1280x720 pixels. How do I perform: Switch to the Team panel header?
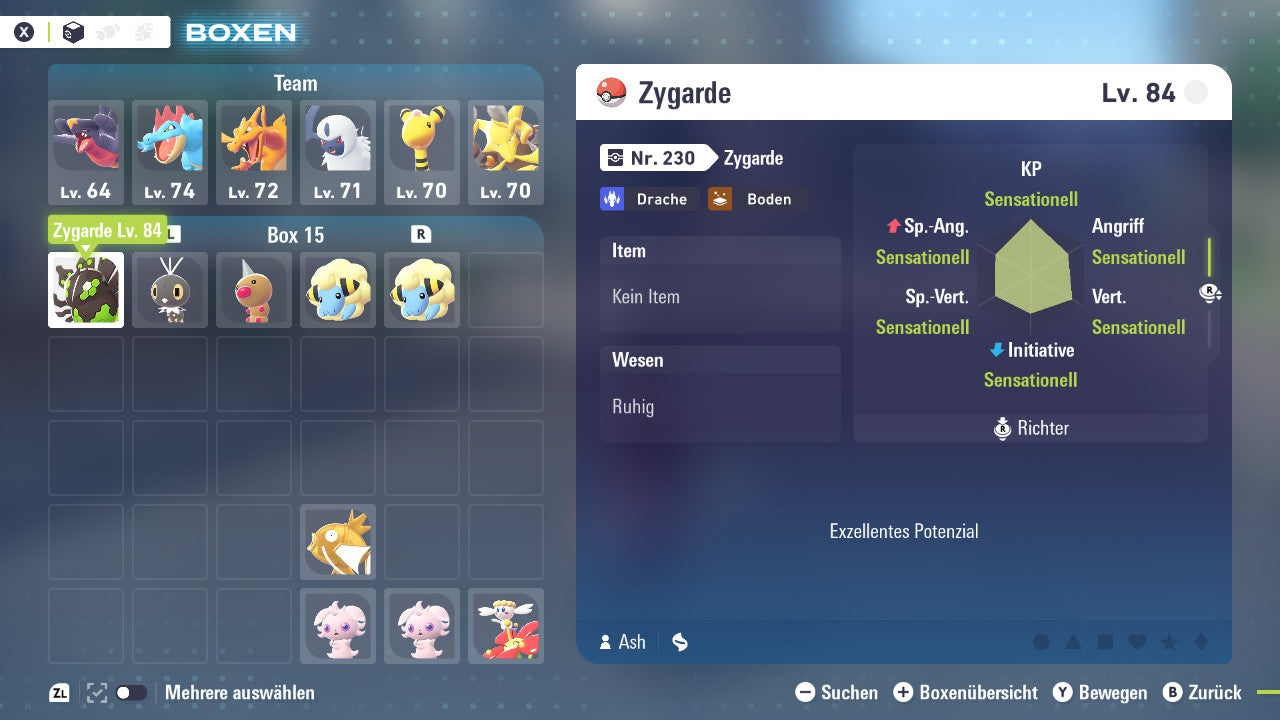coord(295,83)
